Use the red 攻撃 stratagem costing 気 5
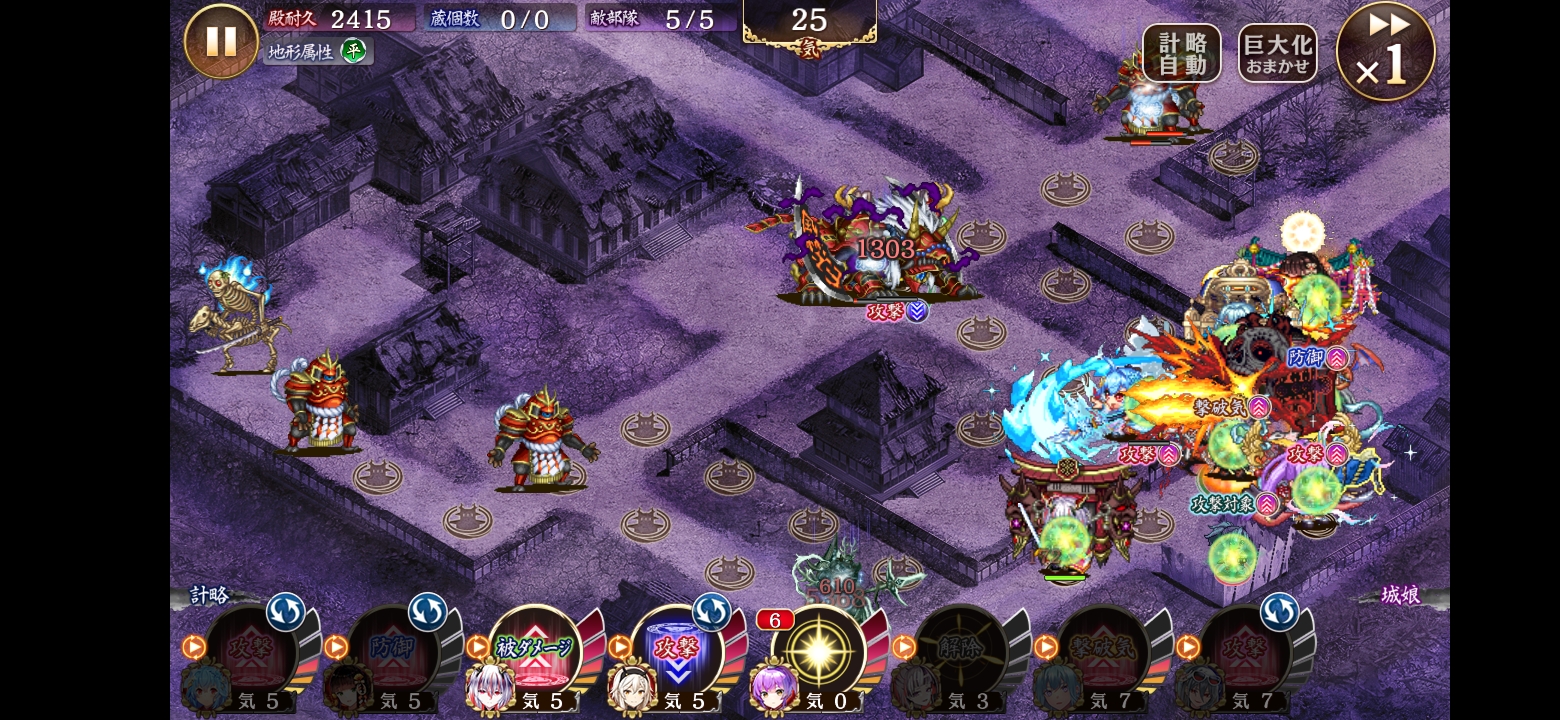This screenshot has height=720, width=1560. tap(252, 650)
